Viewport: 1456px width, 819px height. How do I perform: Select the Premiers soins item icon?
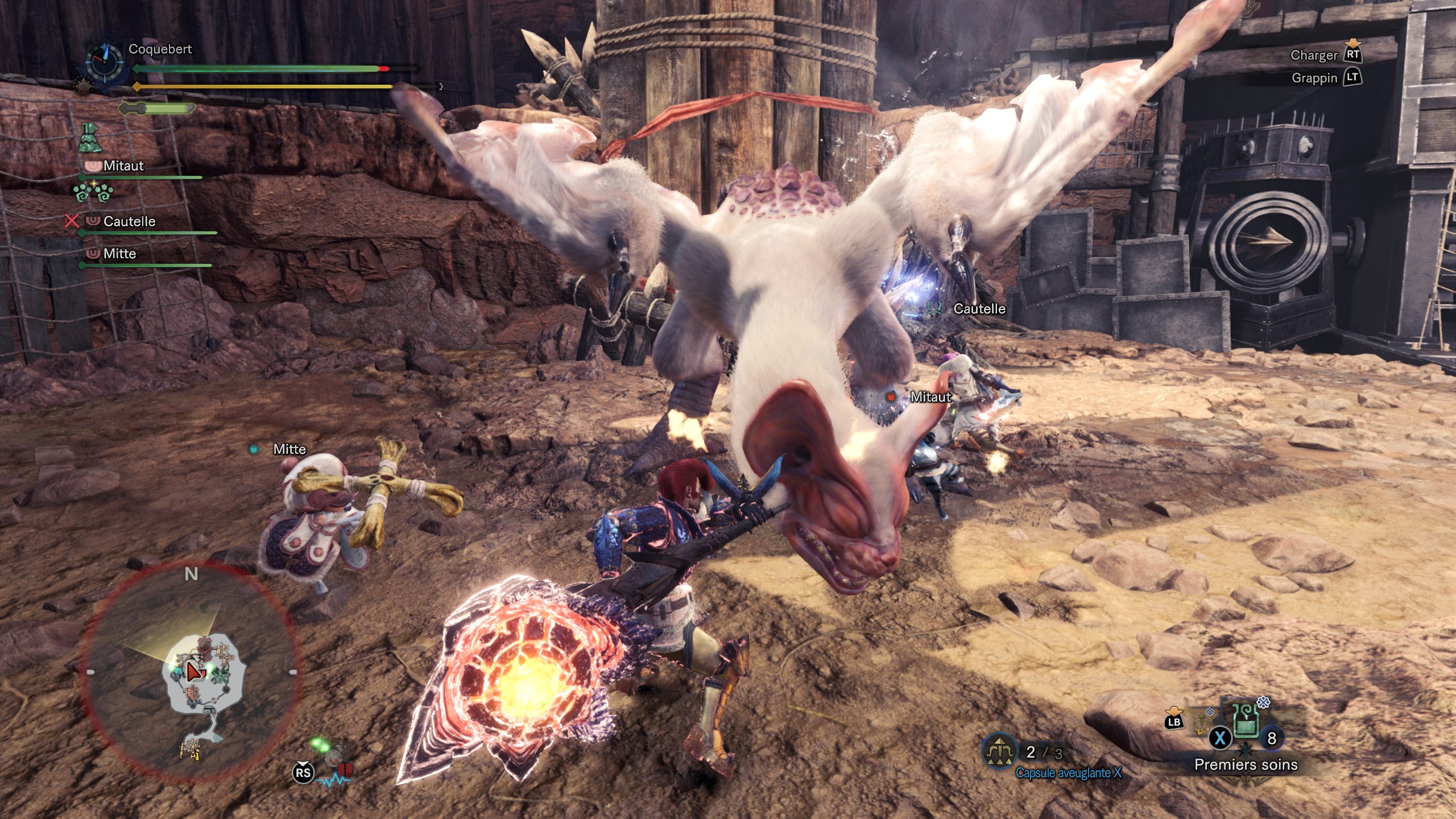1245,721
